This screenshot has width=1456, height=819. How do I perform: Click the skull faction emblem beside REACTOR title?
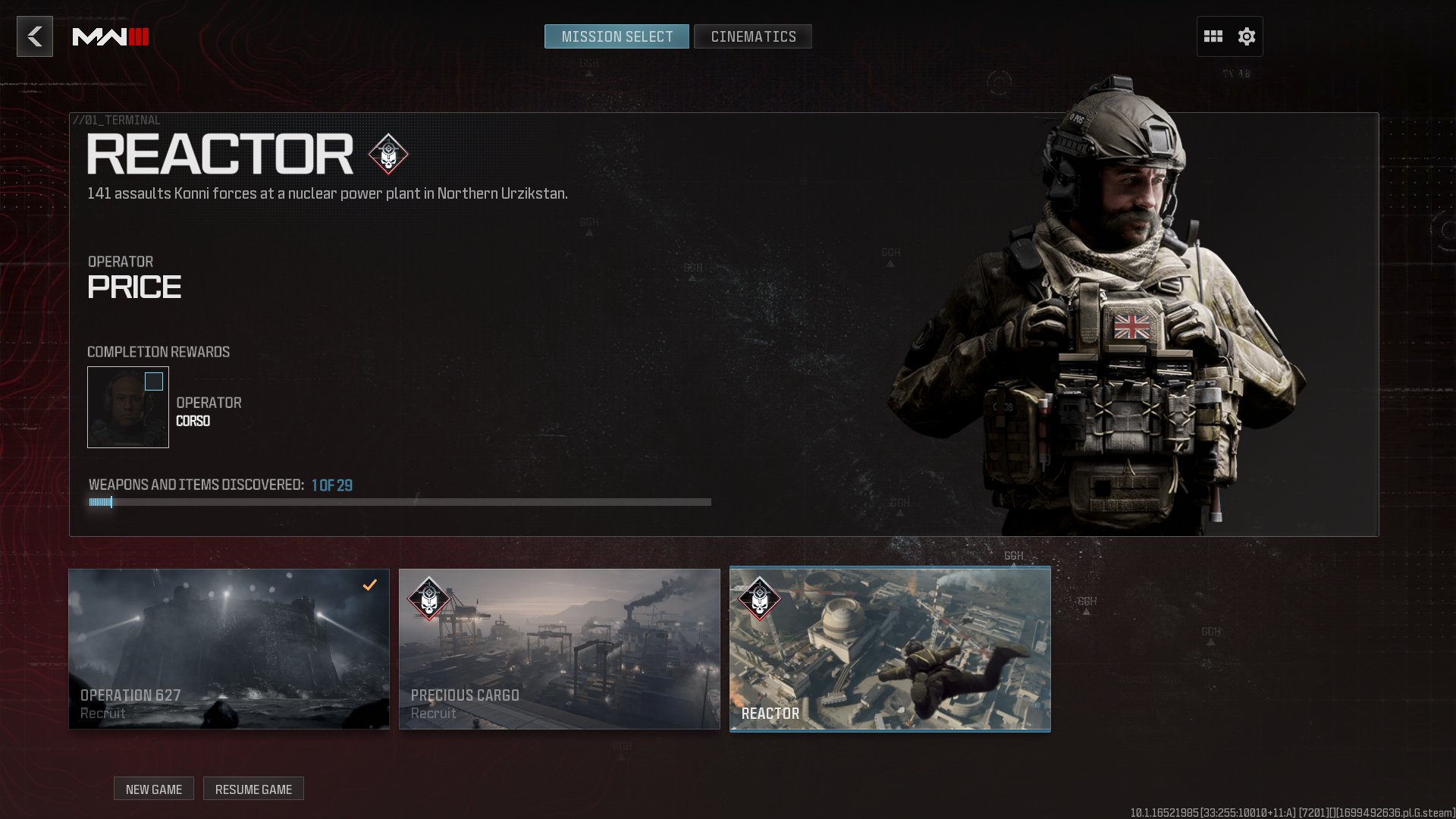pyautogui.click(x=388, y=154)
